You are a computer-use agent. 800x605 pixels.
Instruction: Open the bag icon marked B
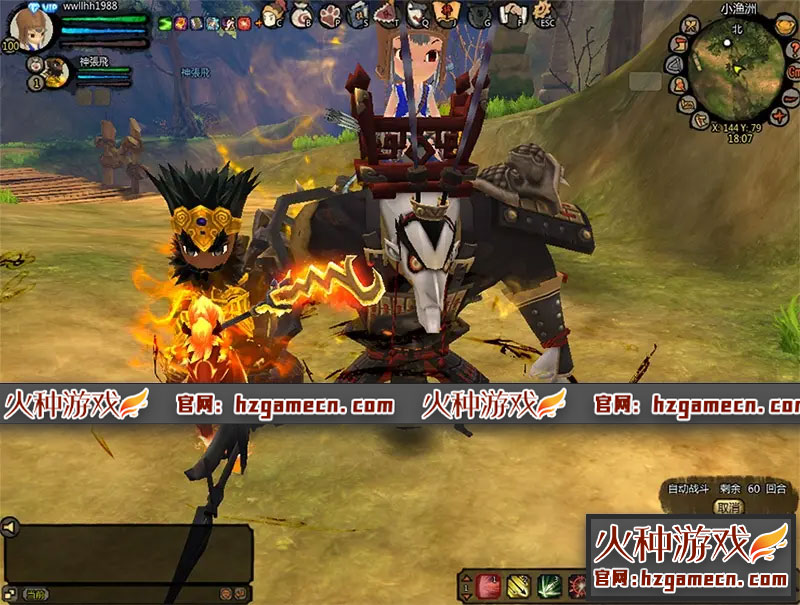point(303,15)
